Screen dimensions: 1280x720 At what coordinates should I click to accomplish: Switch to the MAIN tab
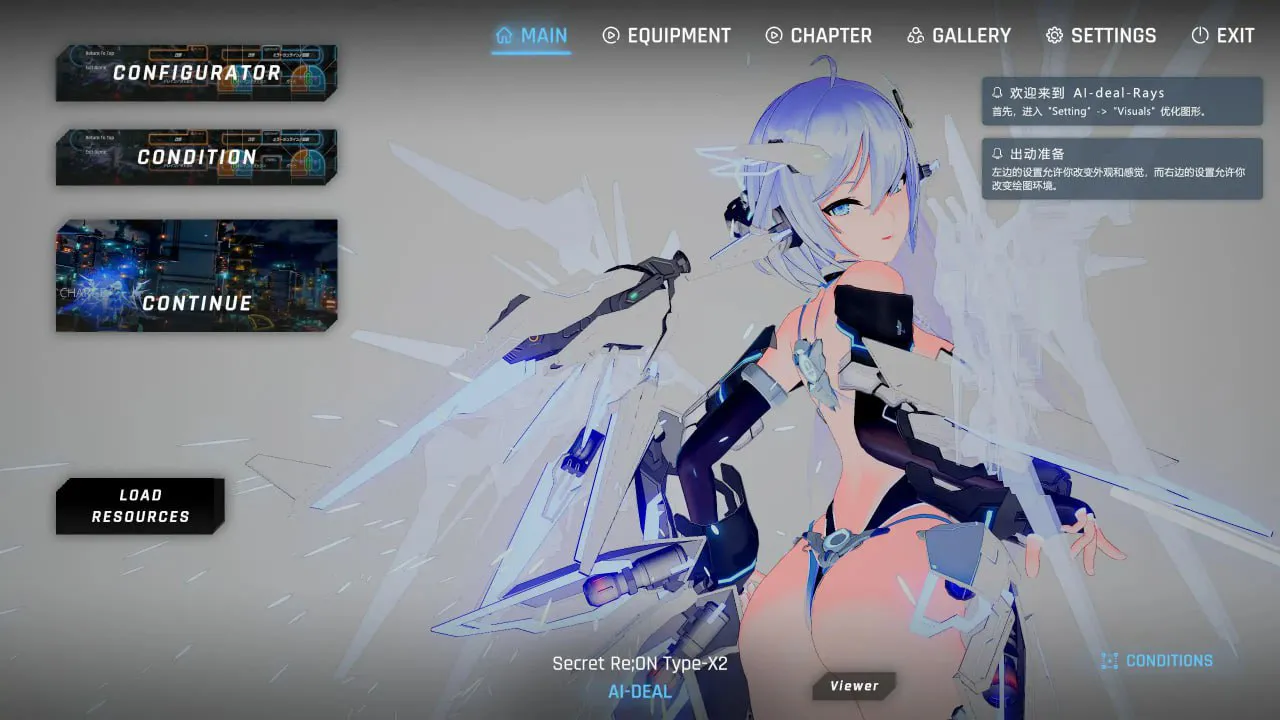[x=531, y=36]
